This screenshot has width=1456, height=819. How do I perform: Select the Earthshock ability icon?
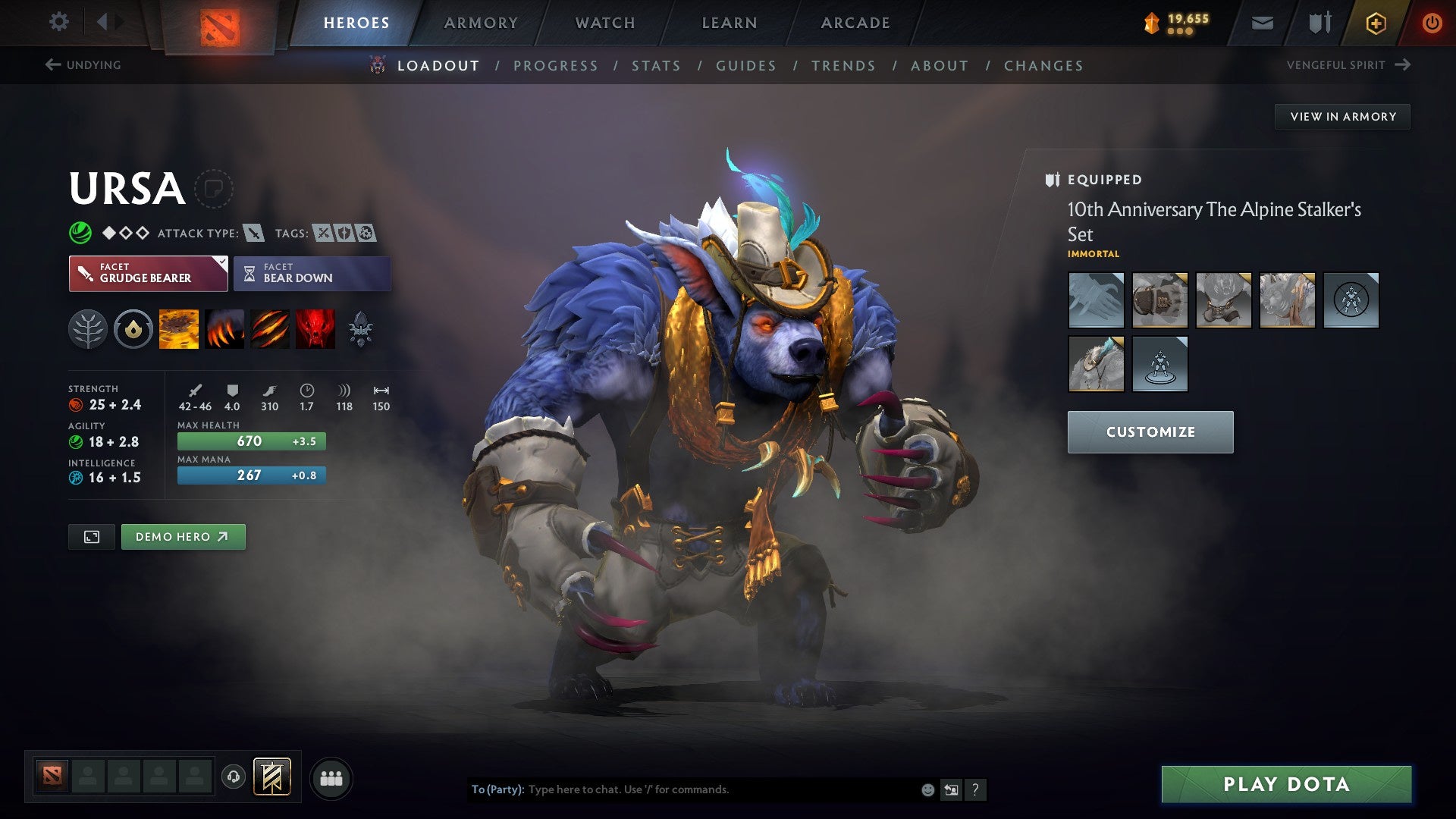(180, 328)
